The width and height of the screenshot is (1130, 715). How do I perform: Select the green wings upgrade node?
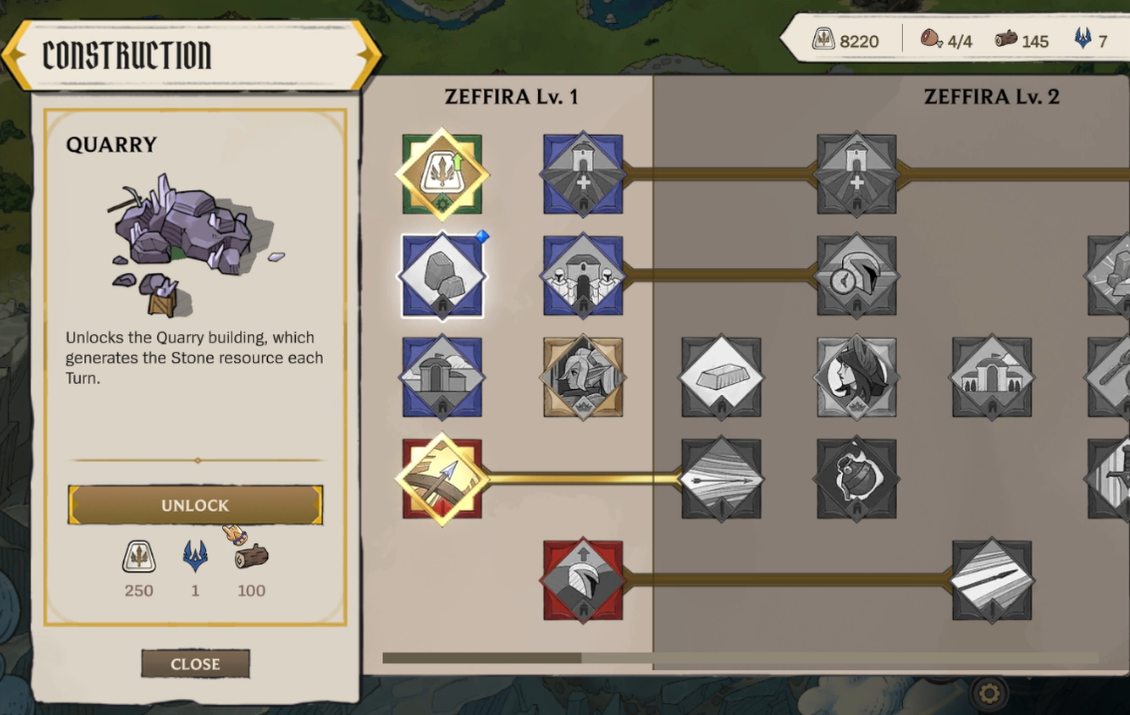click(442, 173)
